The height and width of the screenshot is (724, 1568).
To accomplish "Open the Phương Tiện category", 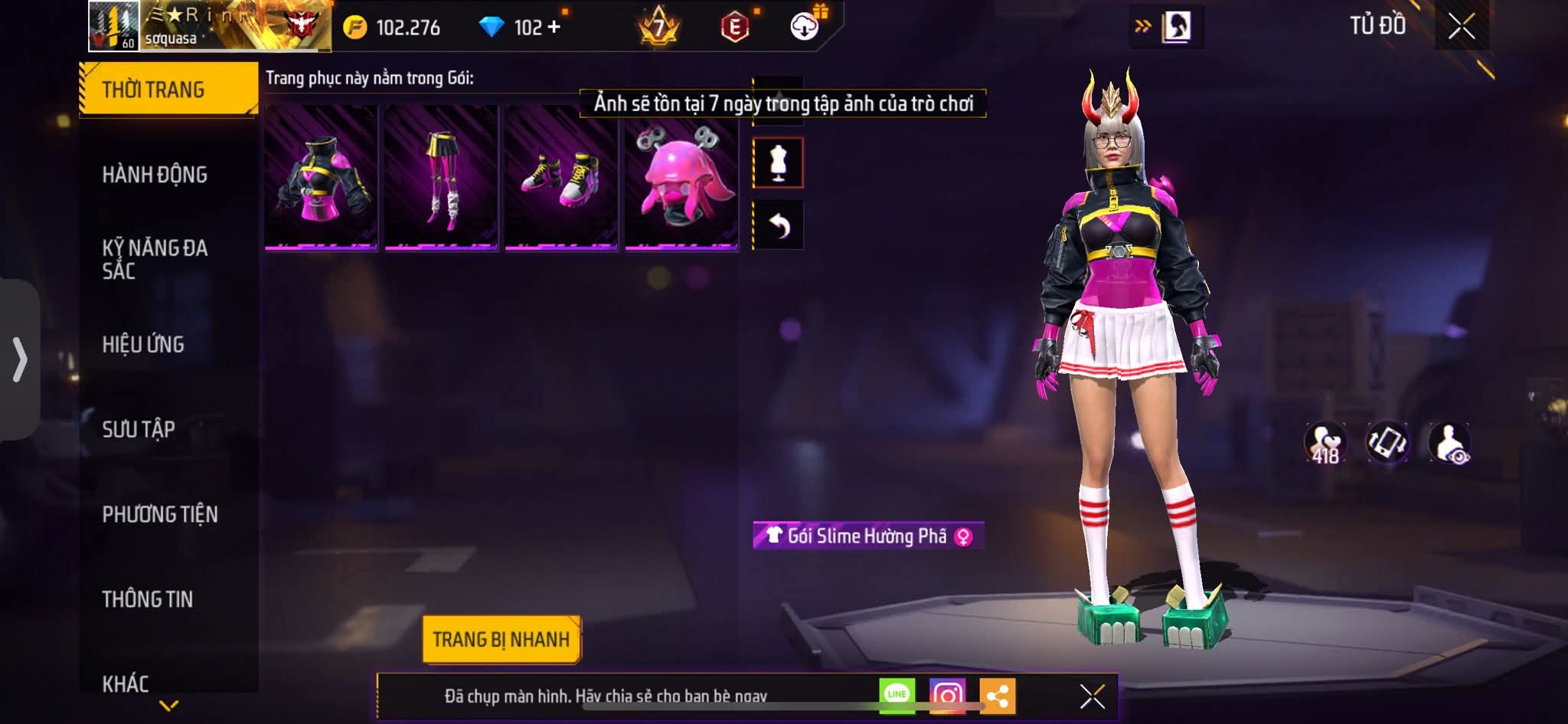I will 160,514.
